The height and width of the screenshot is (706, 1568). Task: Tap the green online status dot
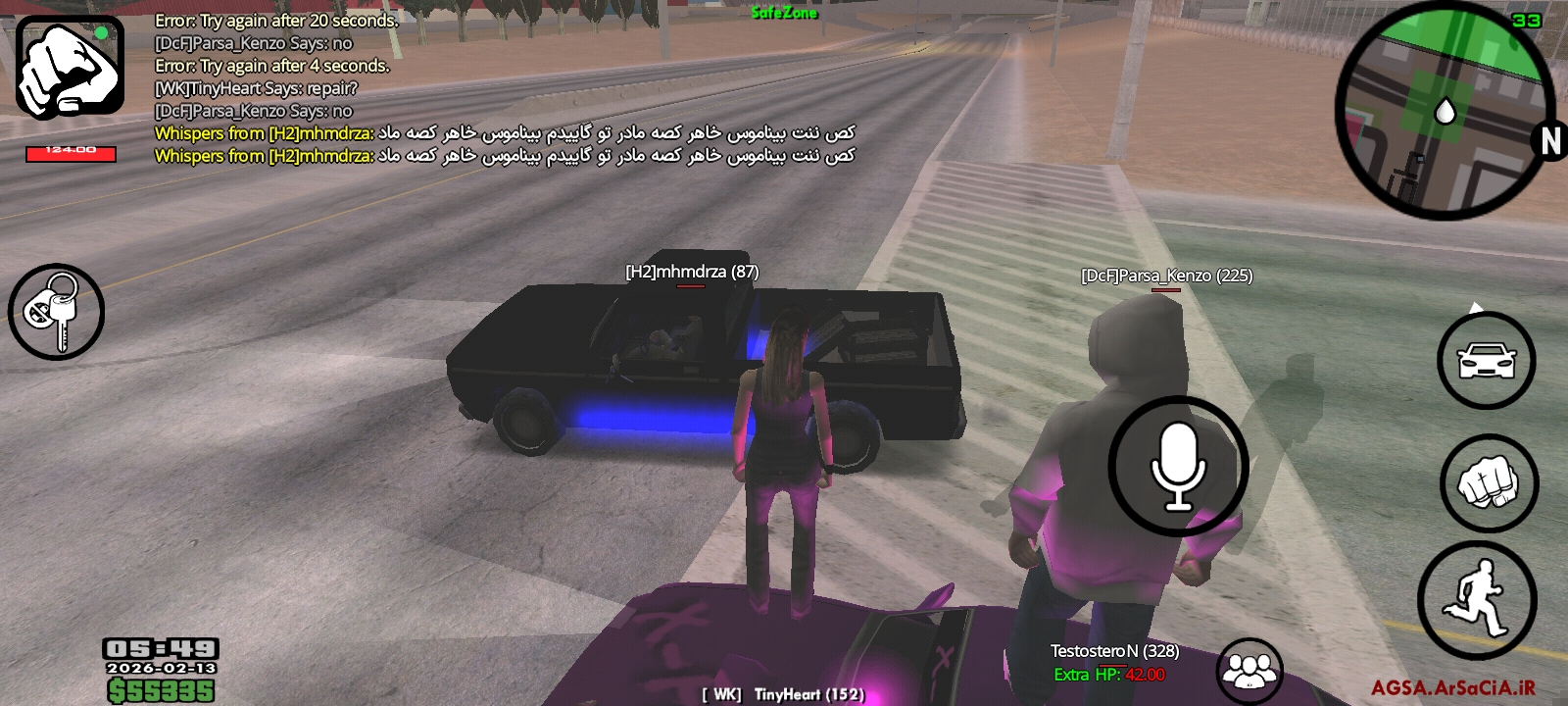(x=102, y=32)
